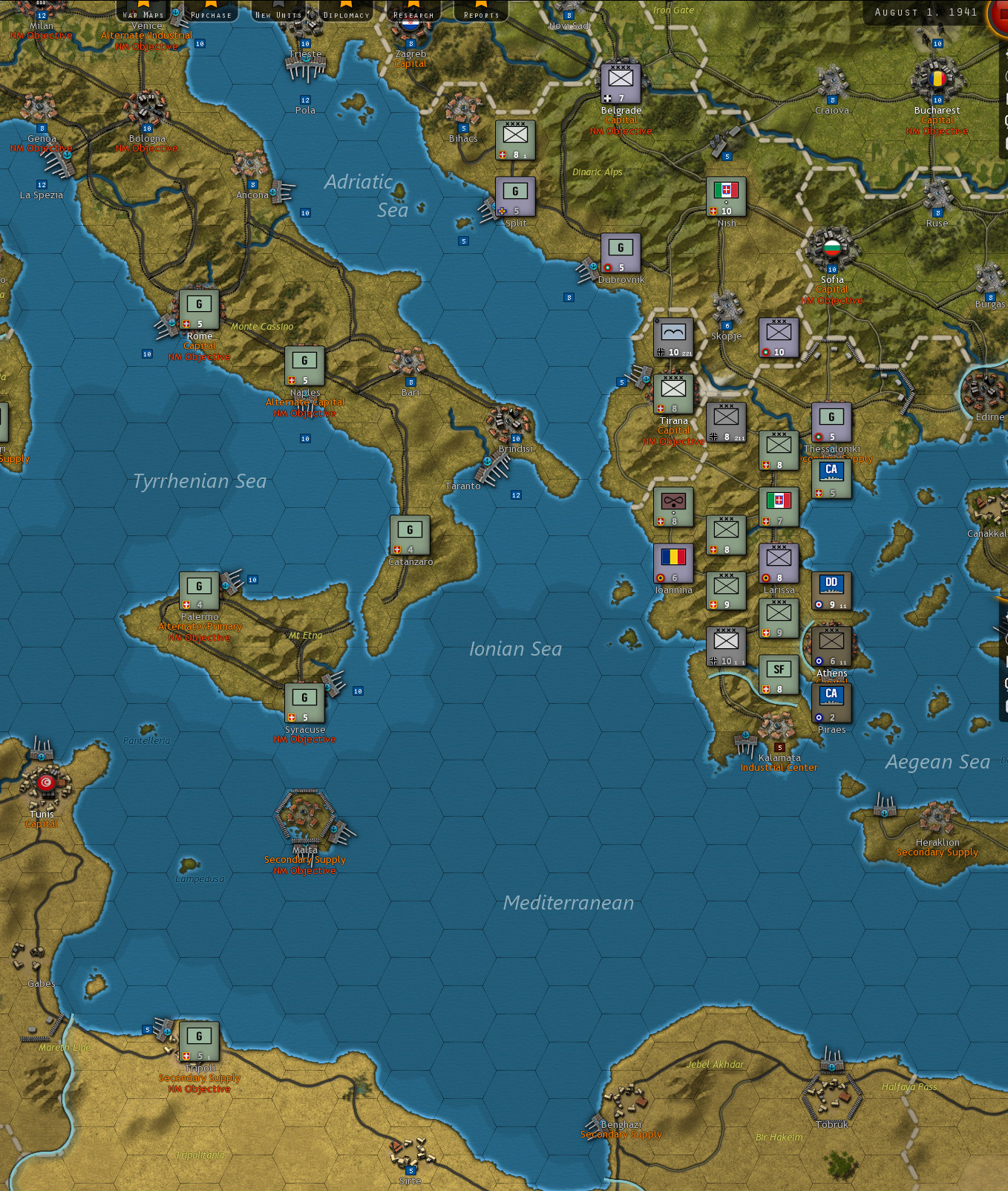Select the Romanian flag unit at Ioannina
This screenshot has width=1008, height=1191.
tap(674, 563)
